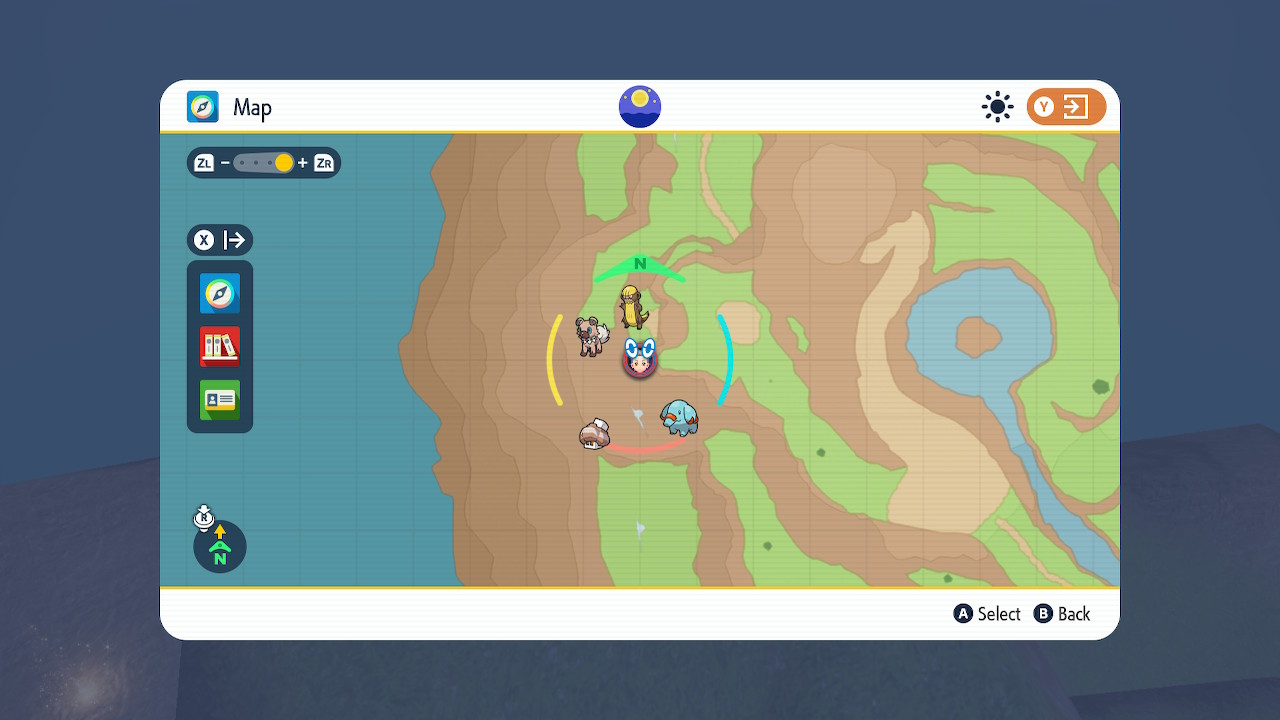
Task: Click the B Back control label
Action: click(x=1062, y=613)
